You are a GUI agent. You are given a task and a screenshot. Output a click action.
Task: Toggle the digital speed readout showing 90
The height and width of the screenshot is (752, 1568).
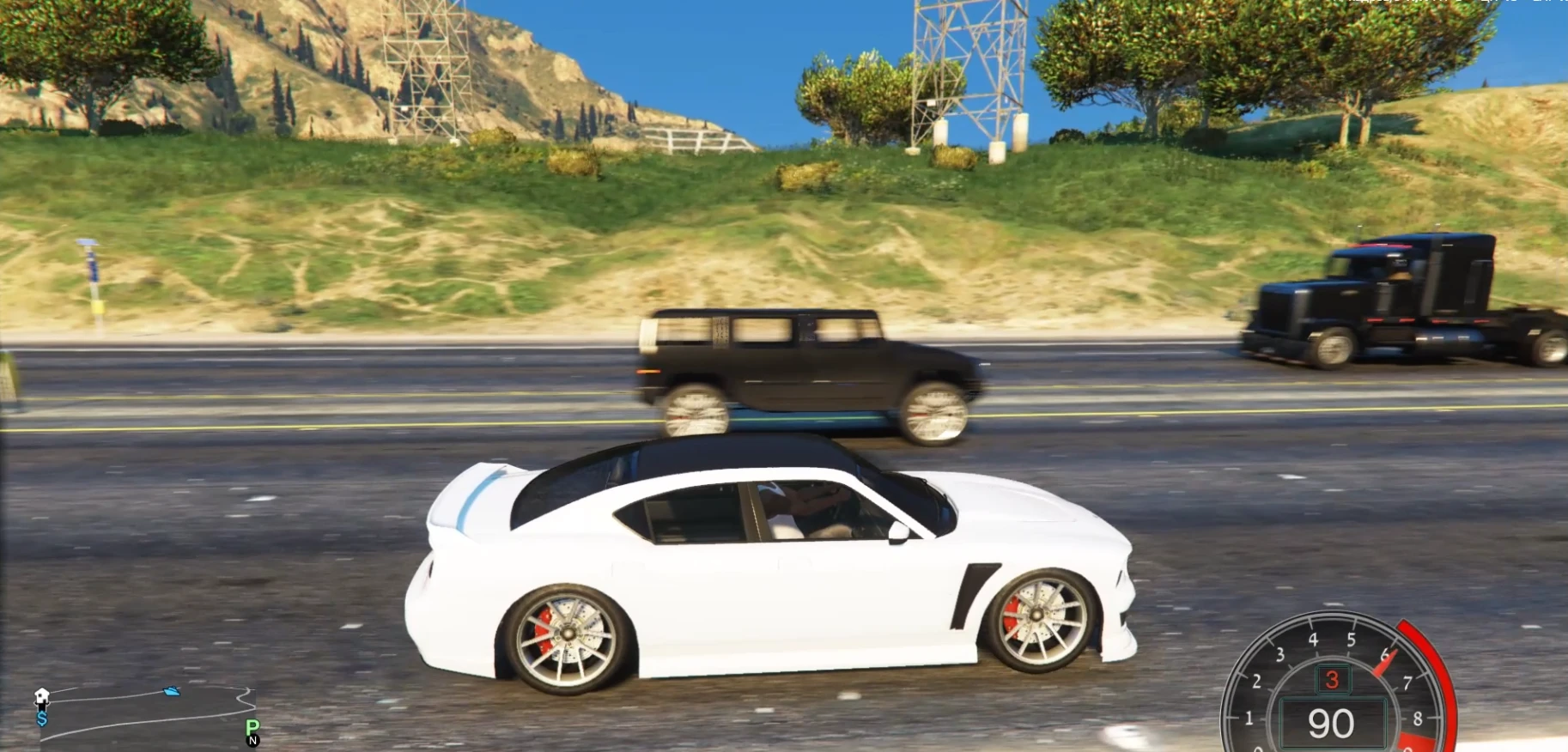[x=1332, y=724]
